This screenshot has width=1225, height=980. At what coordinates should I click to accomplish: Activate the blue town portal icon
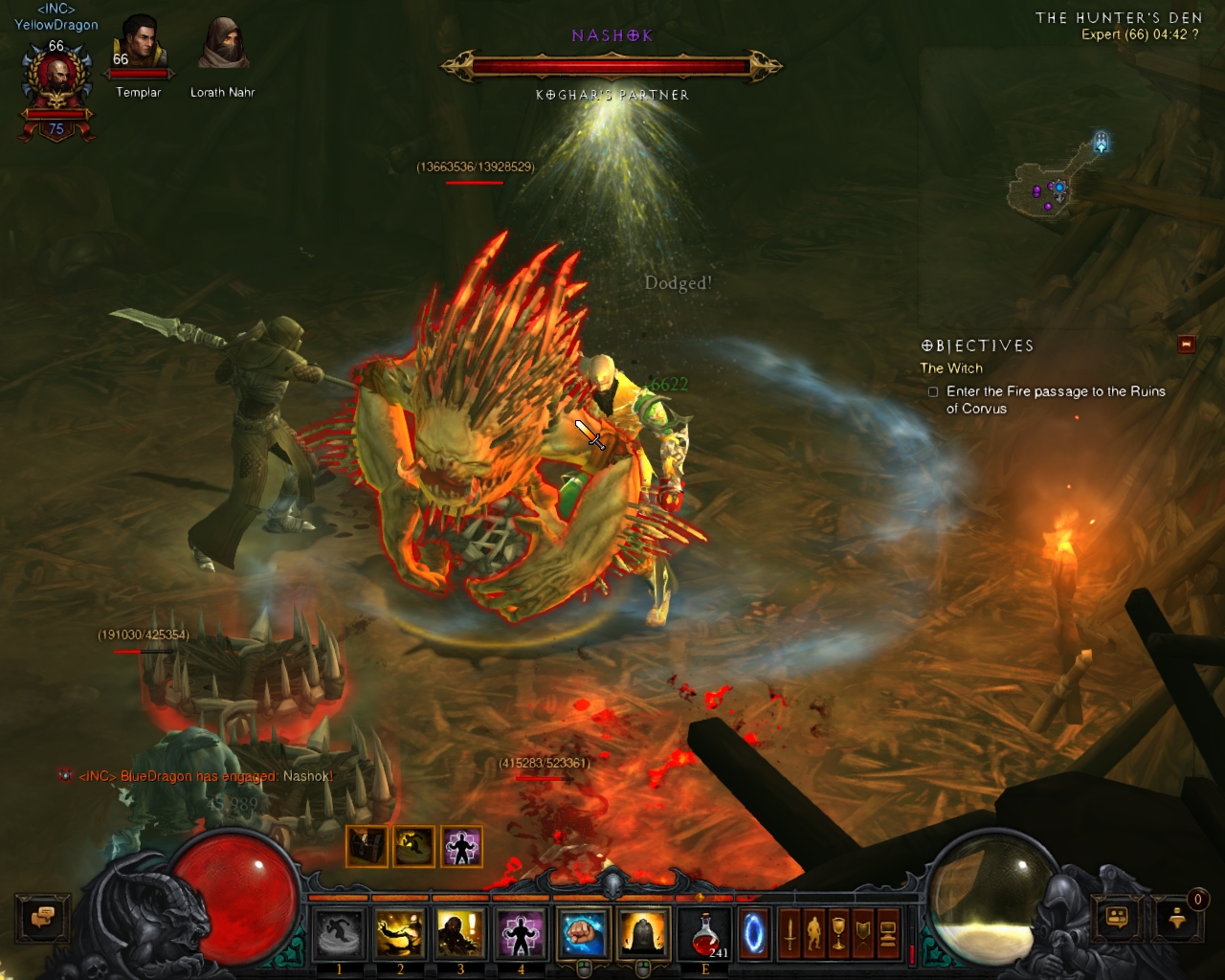point(754,932)
